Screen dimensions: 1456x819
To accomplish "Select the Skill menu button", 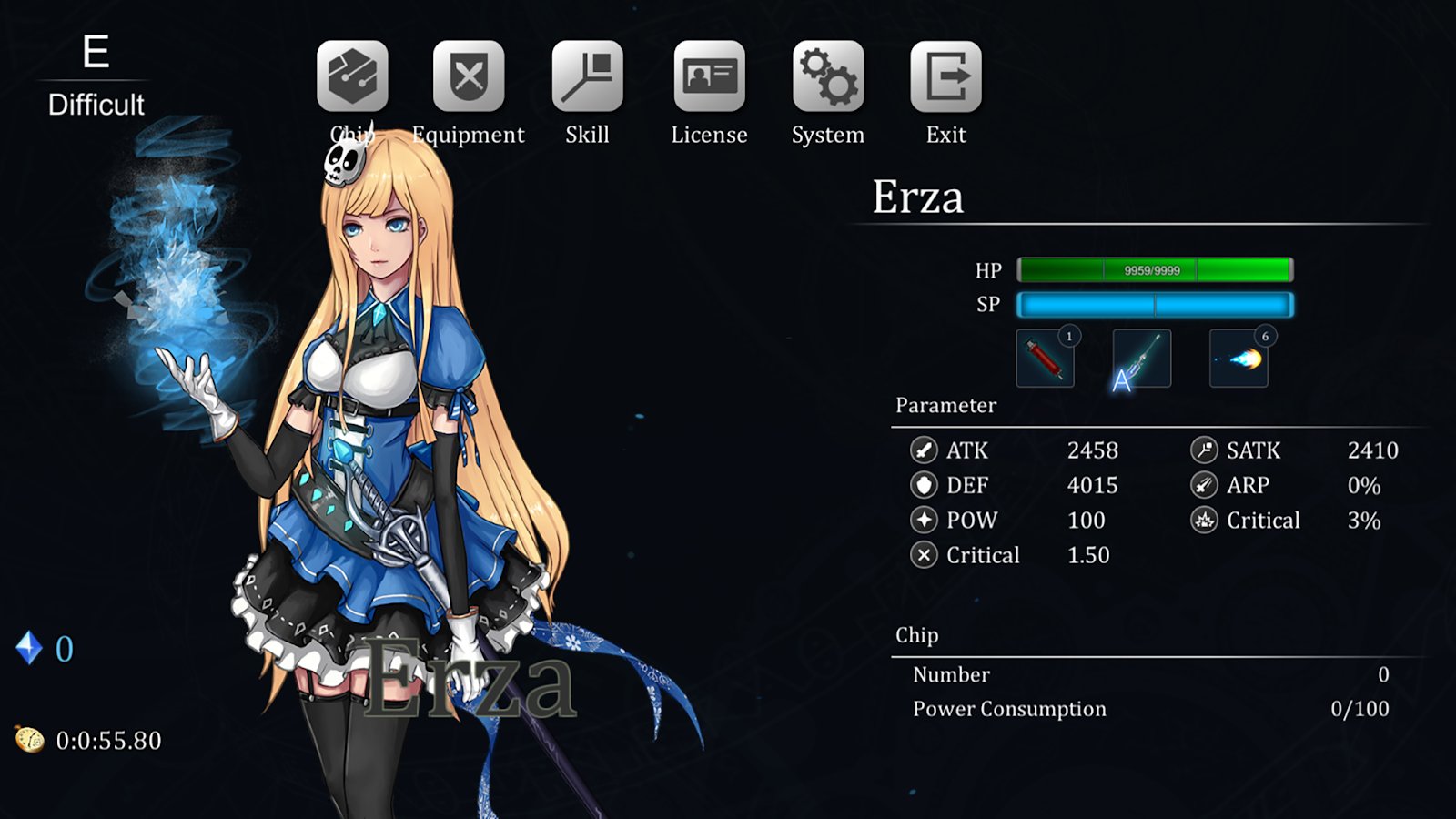I will (x=587, y=76).
